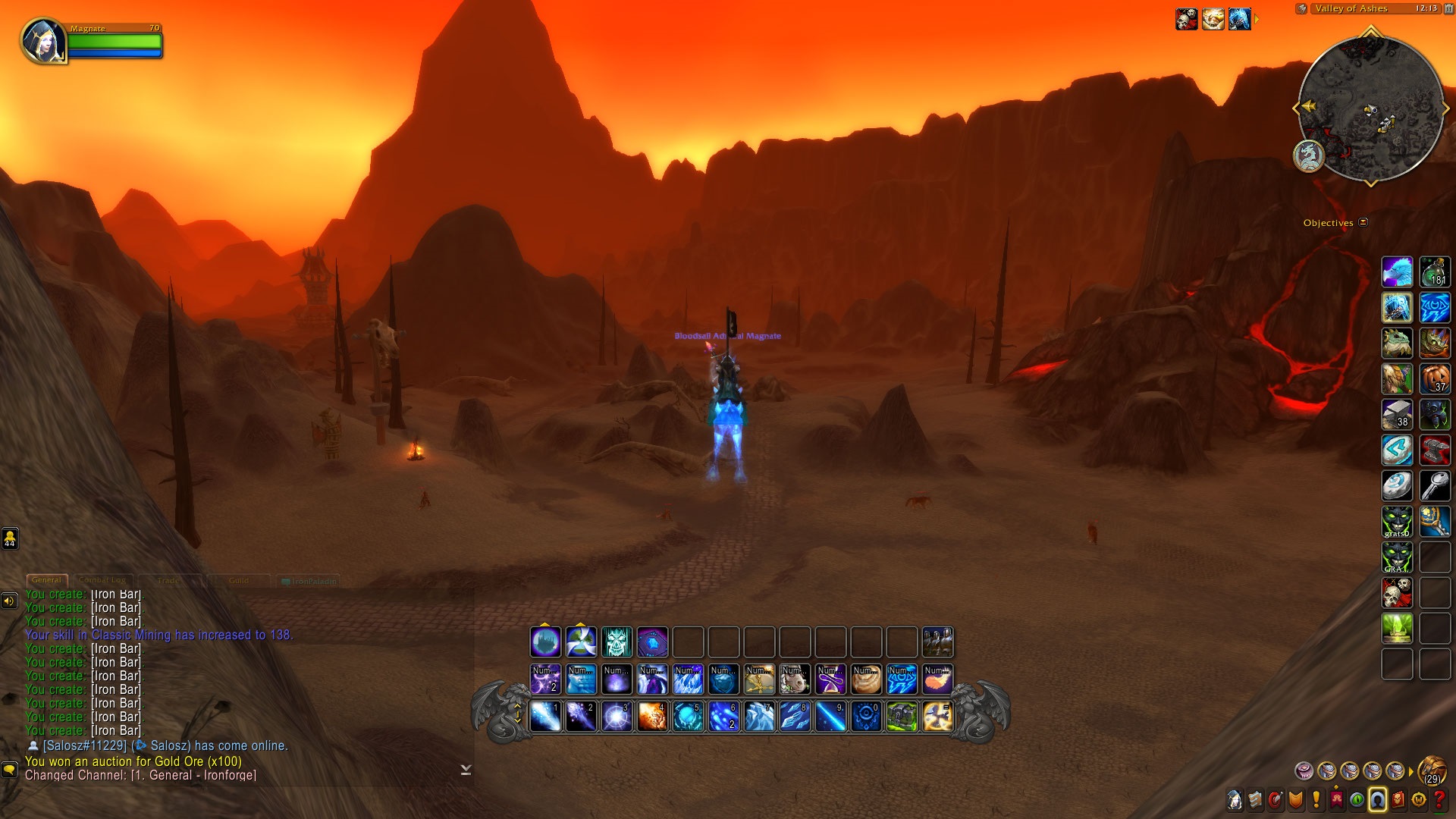
Task: Click the circular minimap
Action: [1370, 108]
